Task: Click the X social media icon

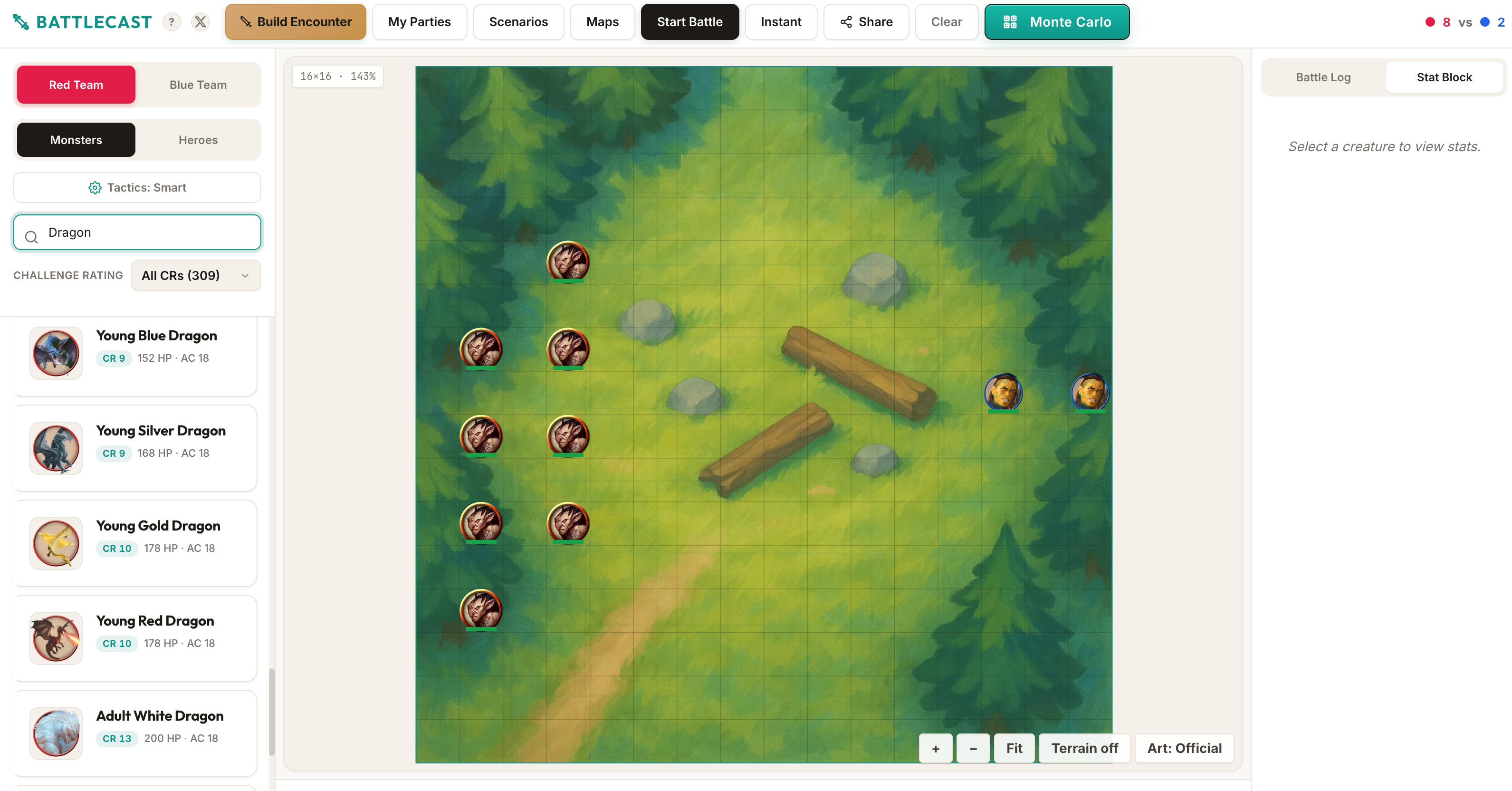Action: pyautogui.click(x=201, y=22)
